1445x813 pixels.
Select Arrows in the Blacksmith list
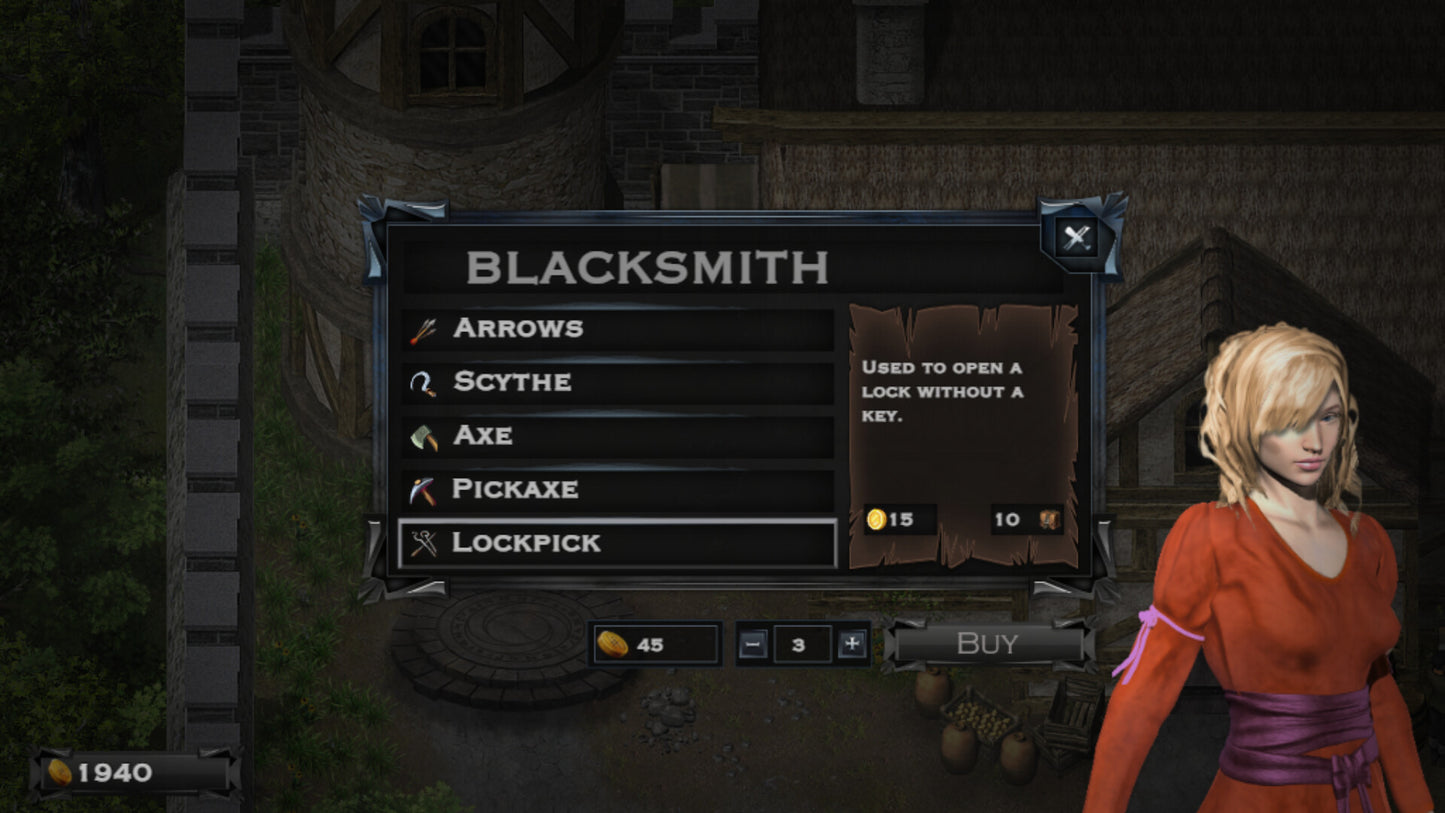(617, 329)
